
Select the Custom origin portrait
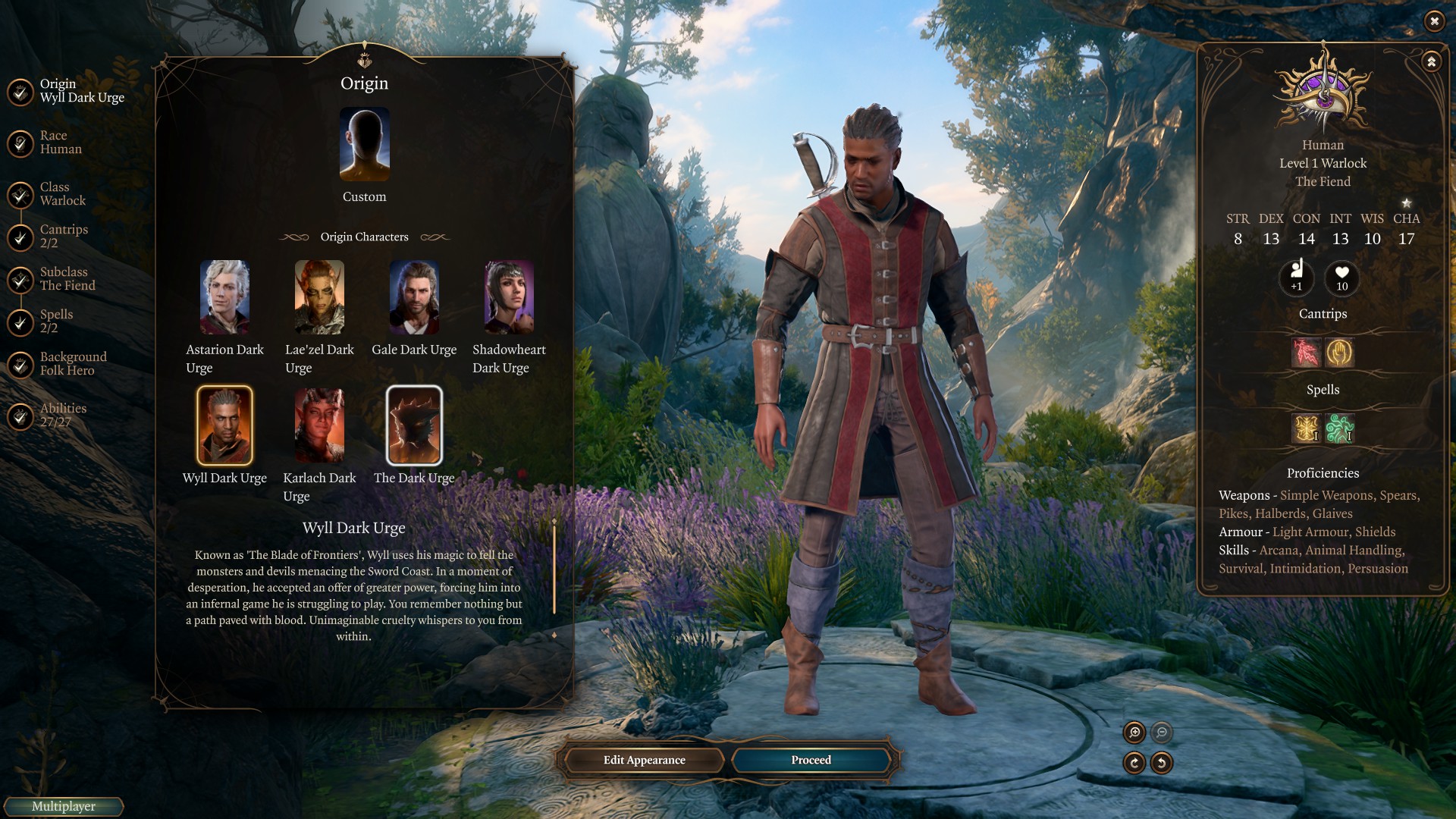(x=364, y=144)
